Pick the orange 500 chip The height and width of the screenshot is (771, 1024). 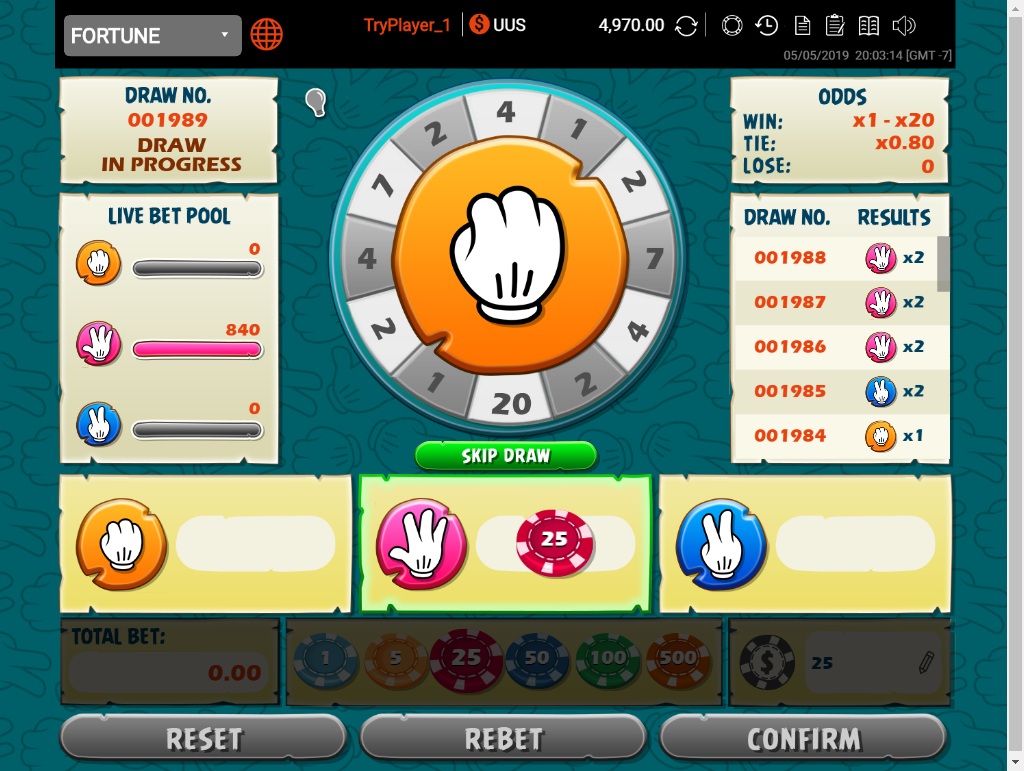pos(678,659)
